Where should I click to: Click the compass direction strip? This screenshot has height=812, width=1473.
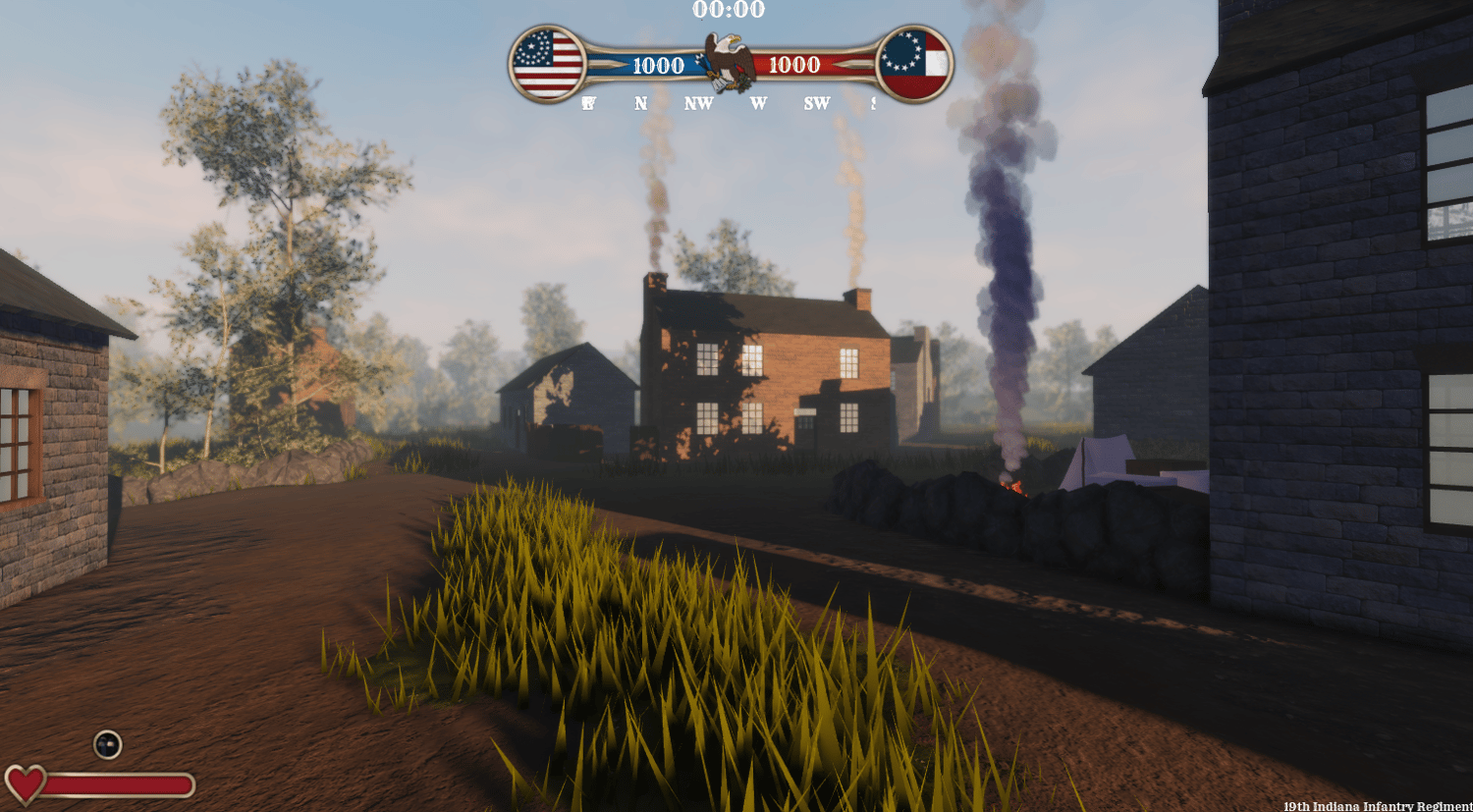pos(728,103)
